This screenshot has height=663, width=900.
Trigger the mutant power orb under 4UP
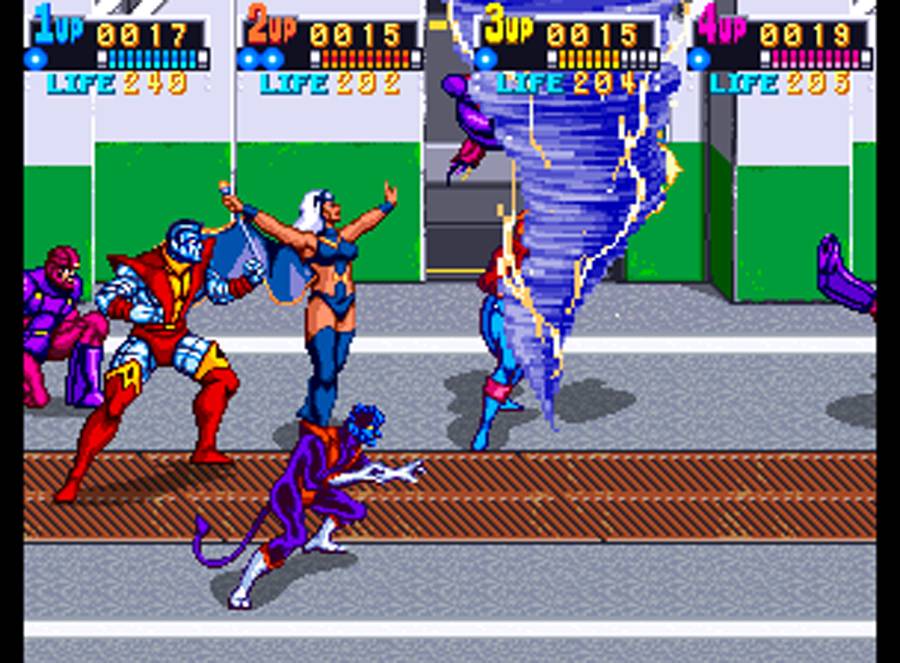coord(700,58)
